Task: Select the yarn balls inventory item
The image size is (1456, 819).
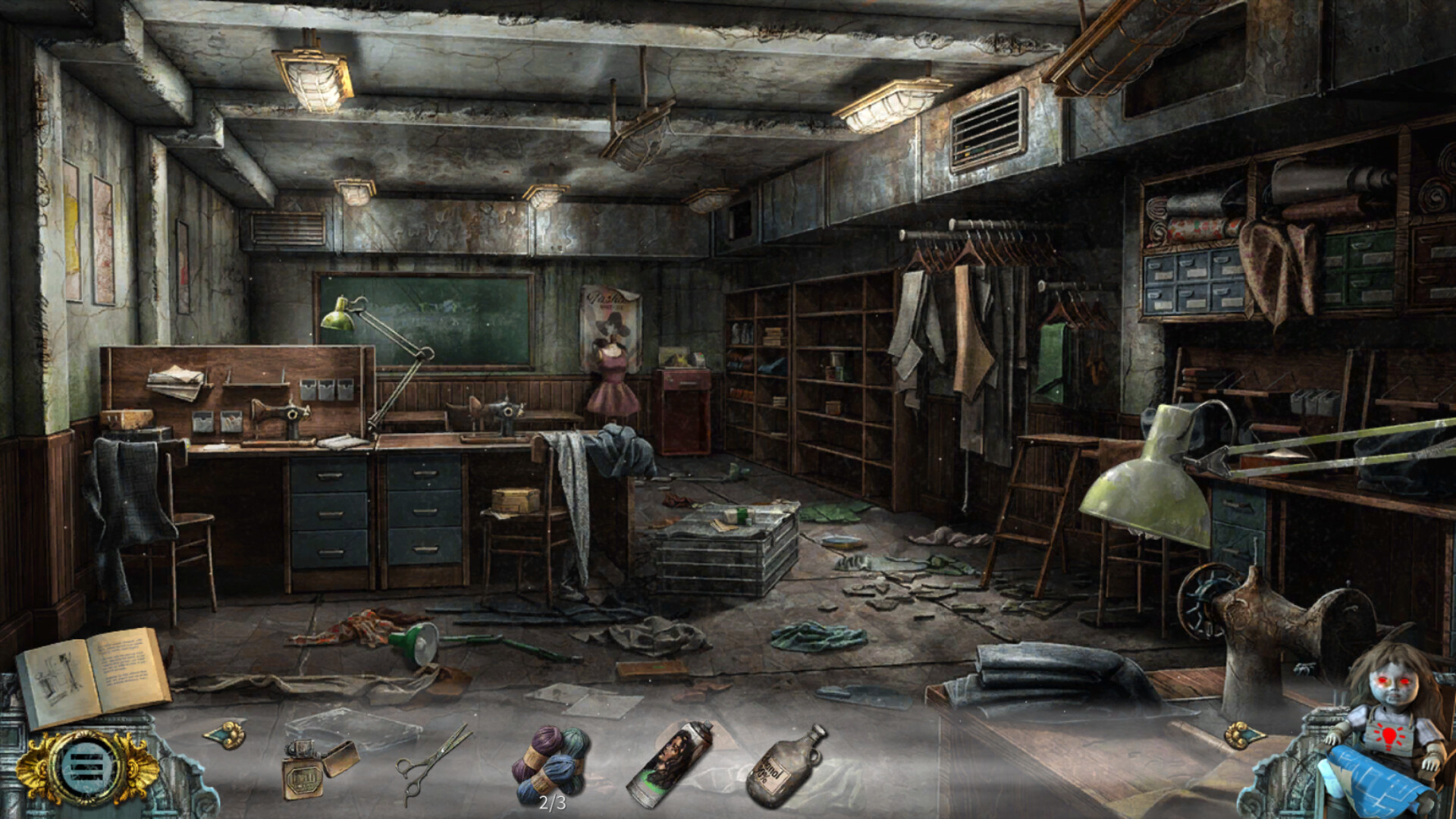Action: coord(551,762)
